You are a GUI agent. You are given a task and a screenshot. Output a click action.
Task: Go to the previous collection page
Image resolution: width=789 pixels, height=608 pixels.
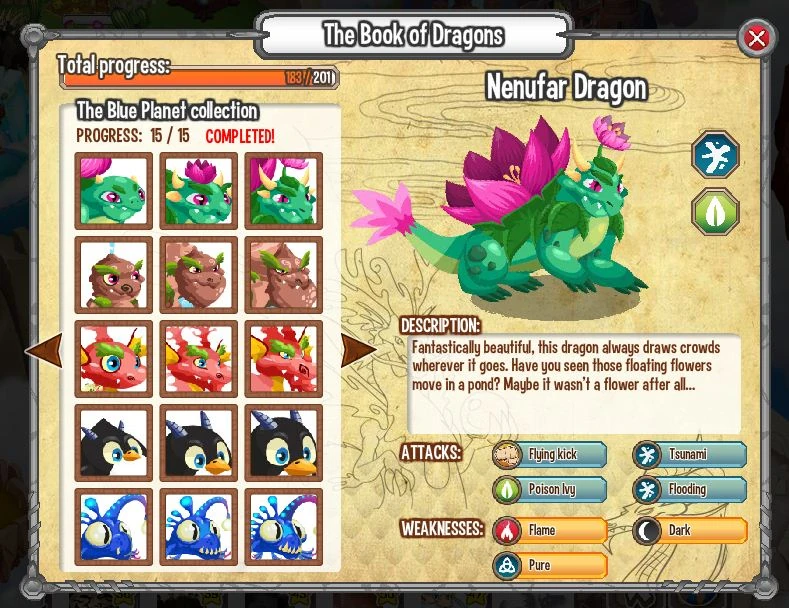click(x=43, y=350)
